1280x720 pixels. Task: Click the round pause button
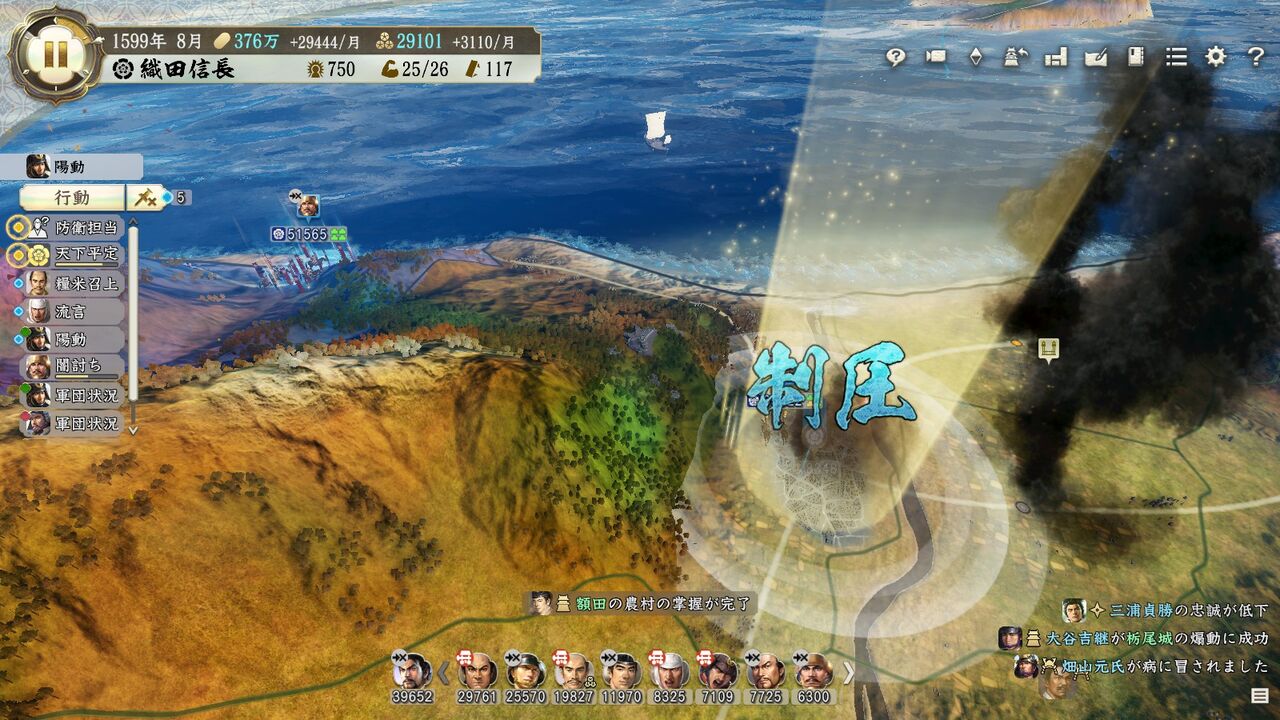pos(54,54)
